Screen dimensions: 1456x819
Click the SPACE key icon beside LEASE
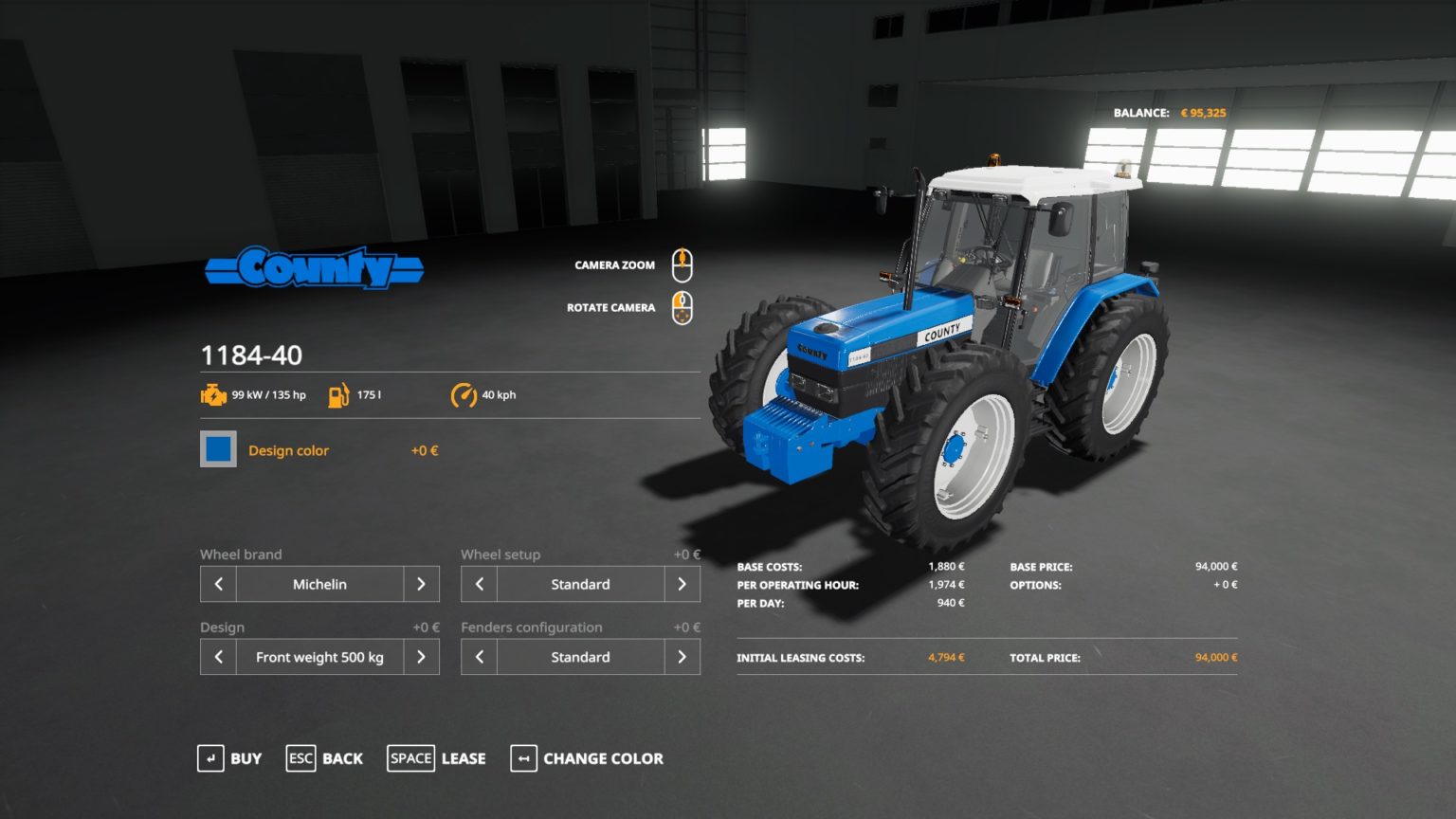point(410,758)
